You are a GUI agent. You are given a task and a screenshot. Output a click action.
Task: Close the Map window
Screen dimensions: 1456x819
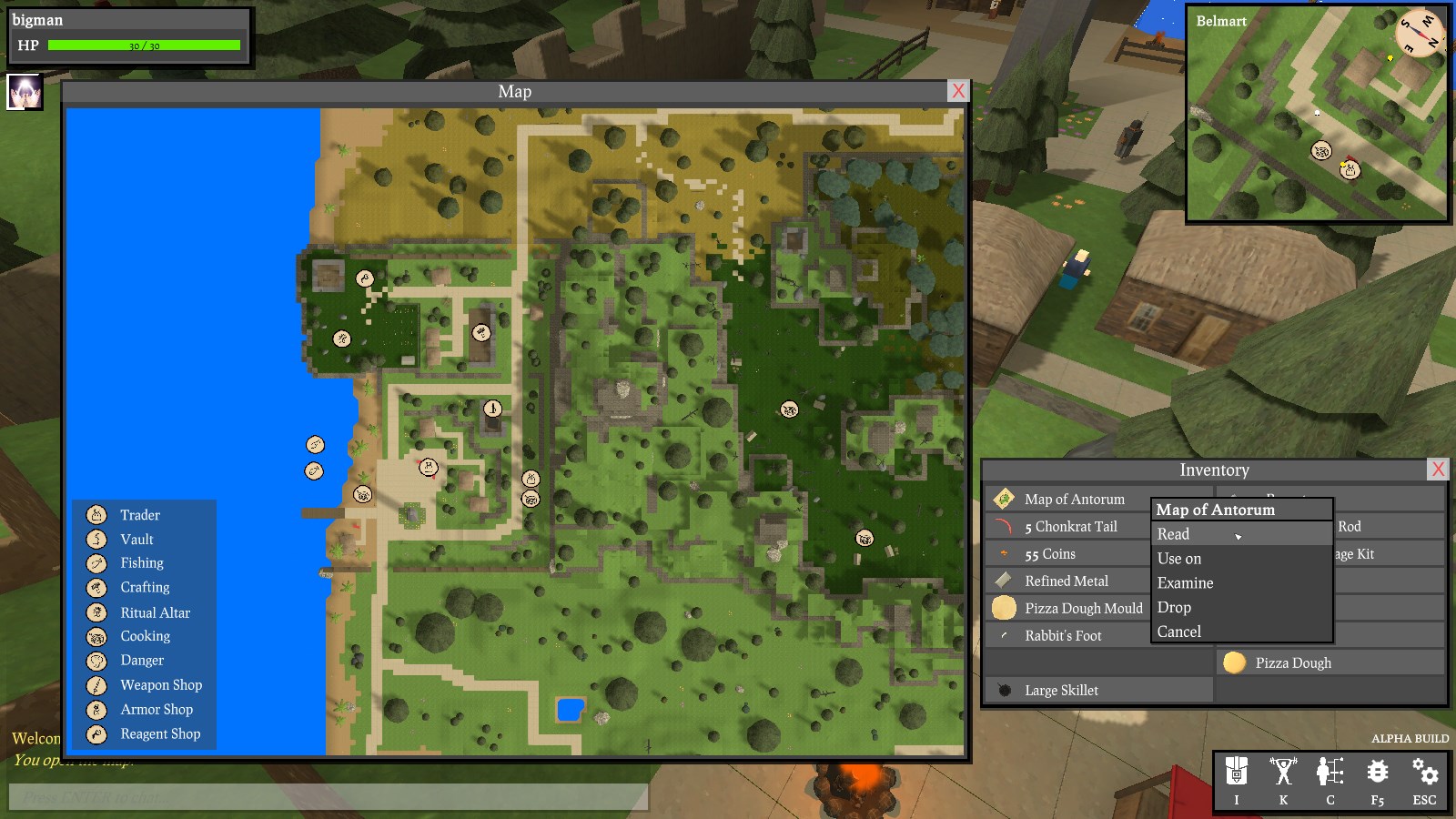pyautogui.click(x=957, y=91)
